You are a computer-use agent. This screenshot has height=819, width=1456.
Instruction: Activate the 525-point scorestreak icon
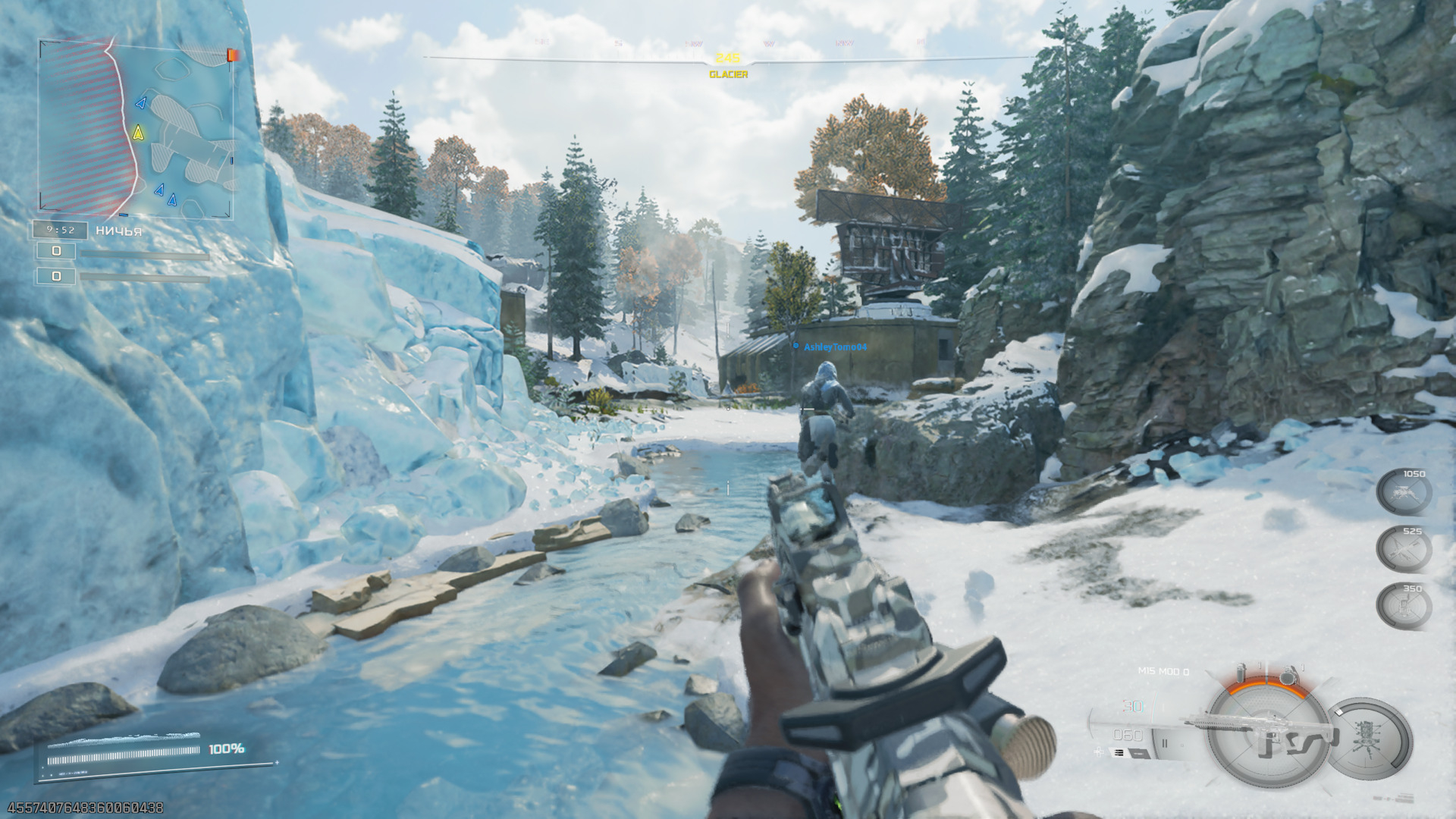point(1403,550)
